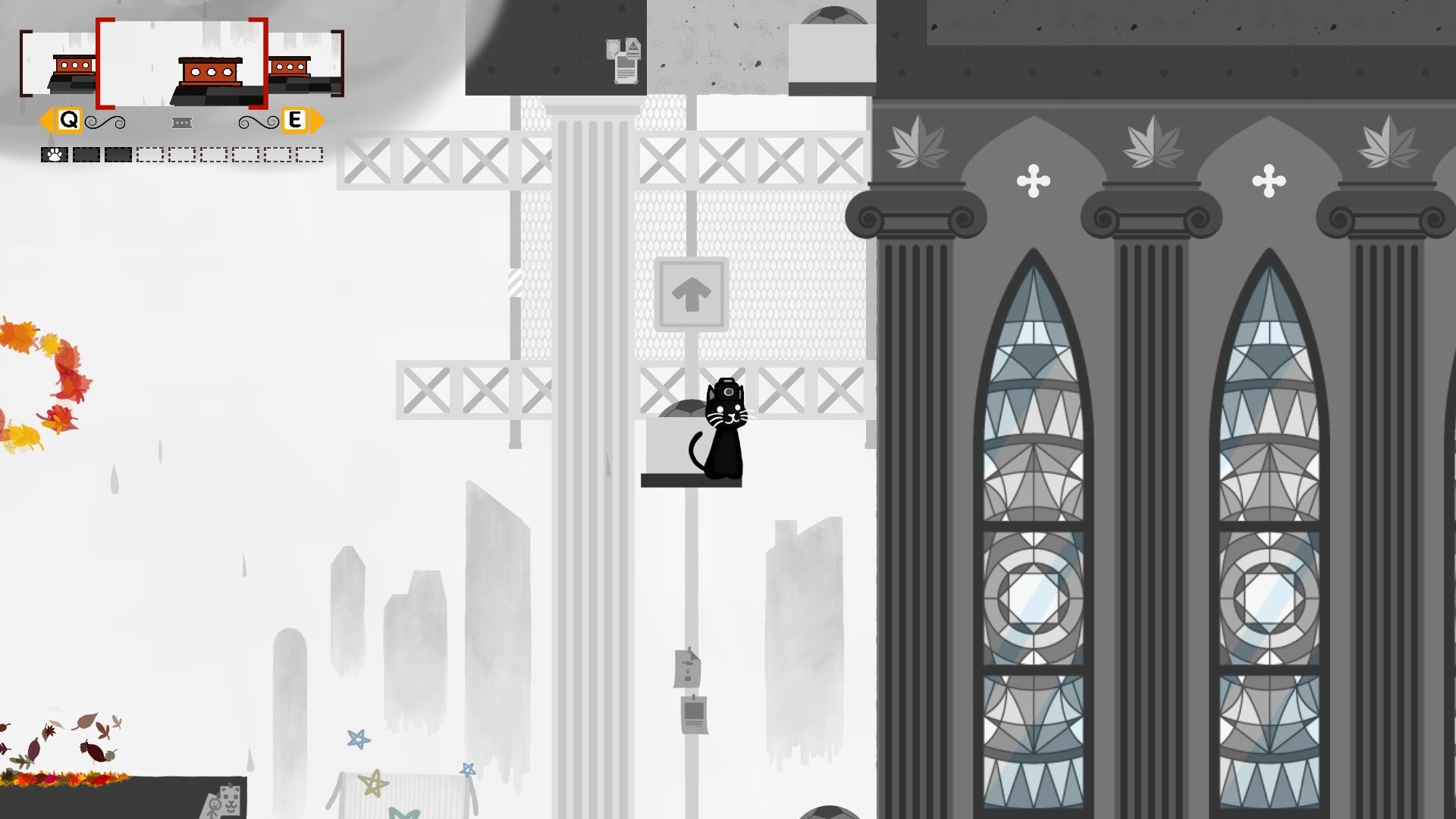Toggle the first empty dashed film slot
The image size is (1456, 819).
pyautogui.click(x=149, y=155)
